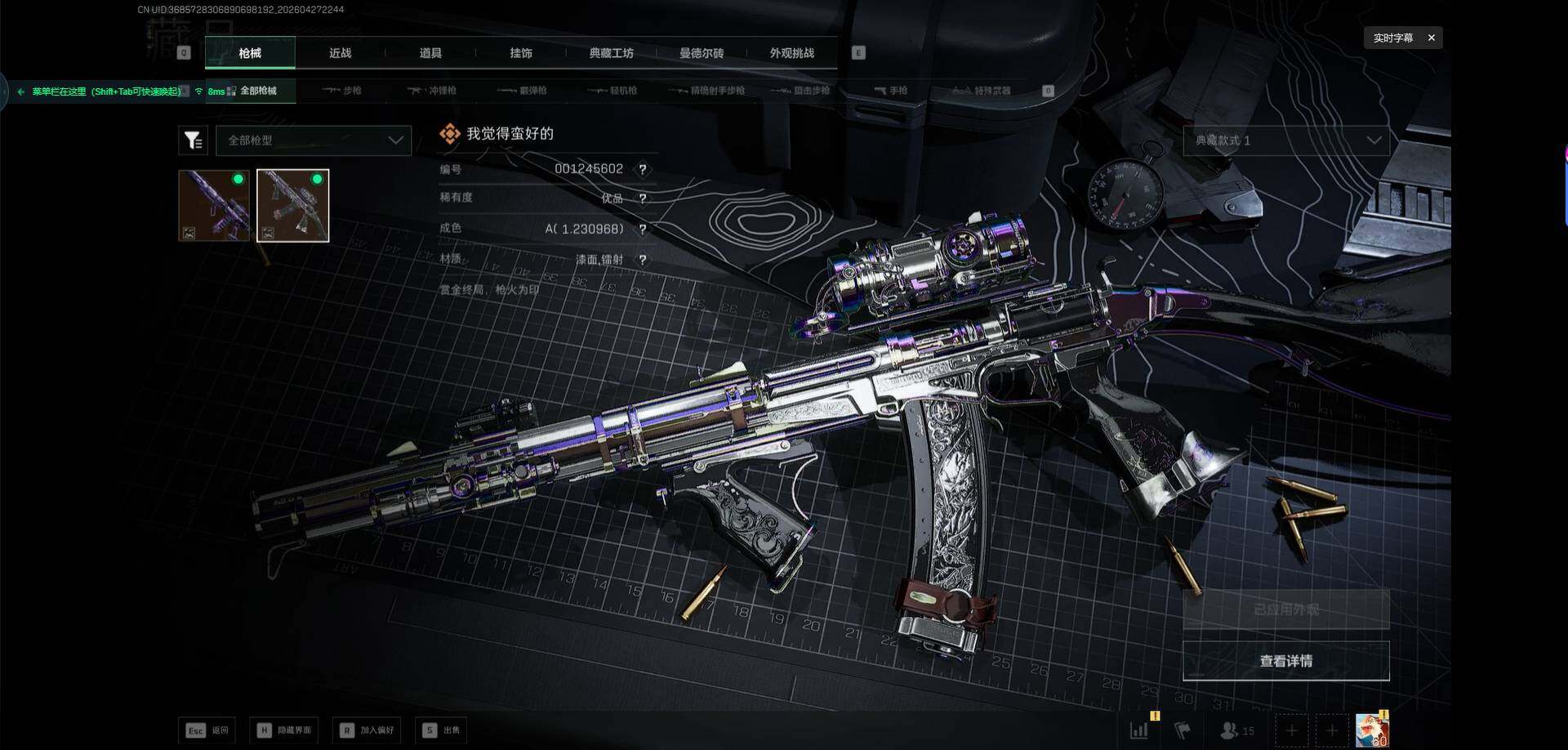Click 查看详情 to view details
1568x750 pixels.
point(1285,661)
